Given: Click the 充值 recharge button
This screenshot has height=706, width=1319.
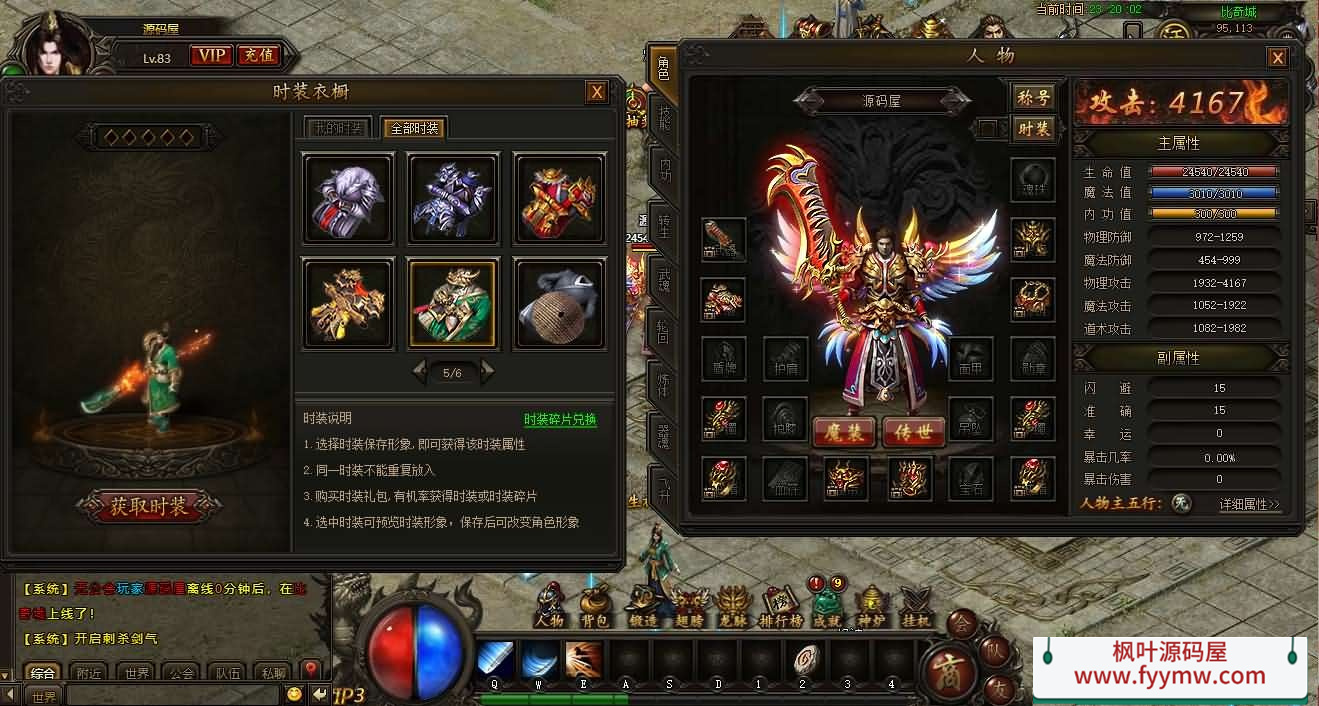Looking at the screenshot, I should point(259,55).
